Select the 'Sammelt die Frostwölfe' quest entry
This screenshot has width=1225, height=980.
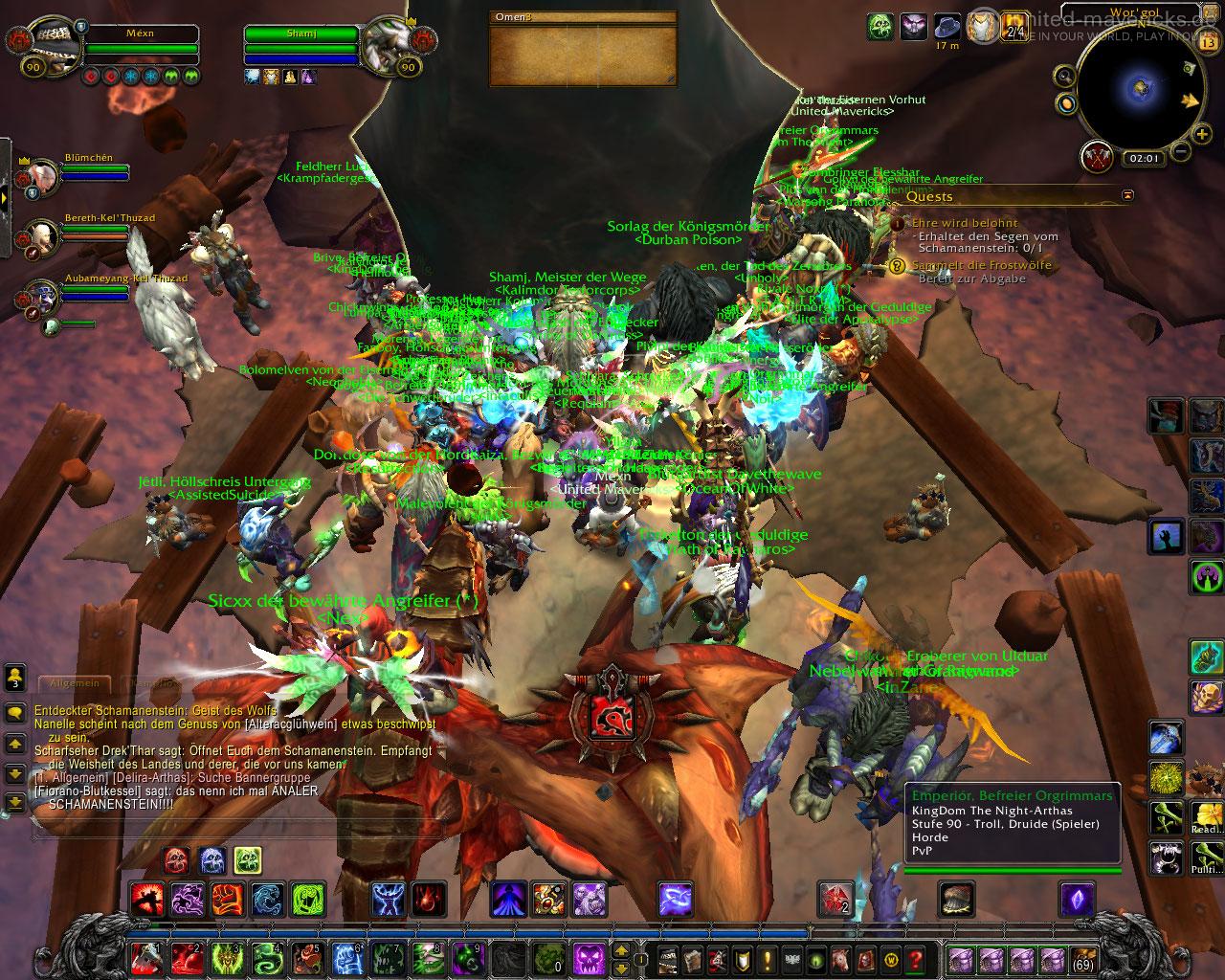pyautogui.click(x=981, y=265)
